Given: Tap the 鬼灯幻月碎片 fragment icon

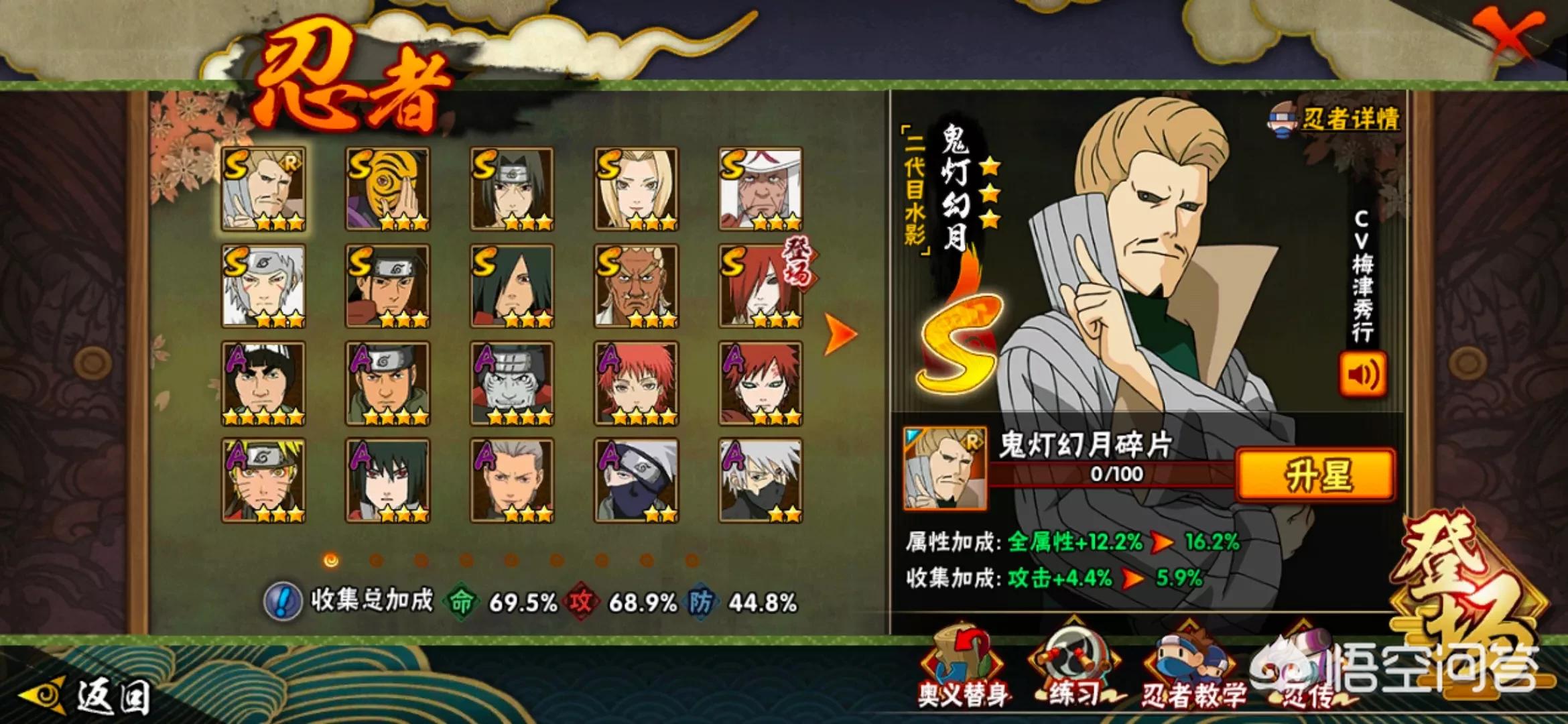Looking at the screenshot, I should click(x=945, y=469).
